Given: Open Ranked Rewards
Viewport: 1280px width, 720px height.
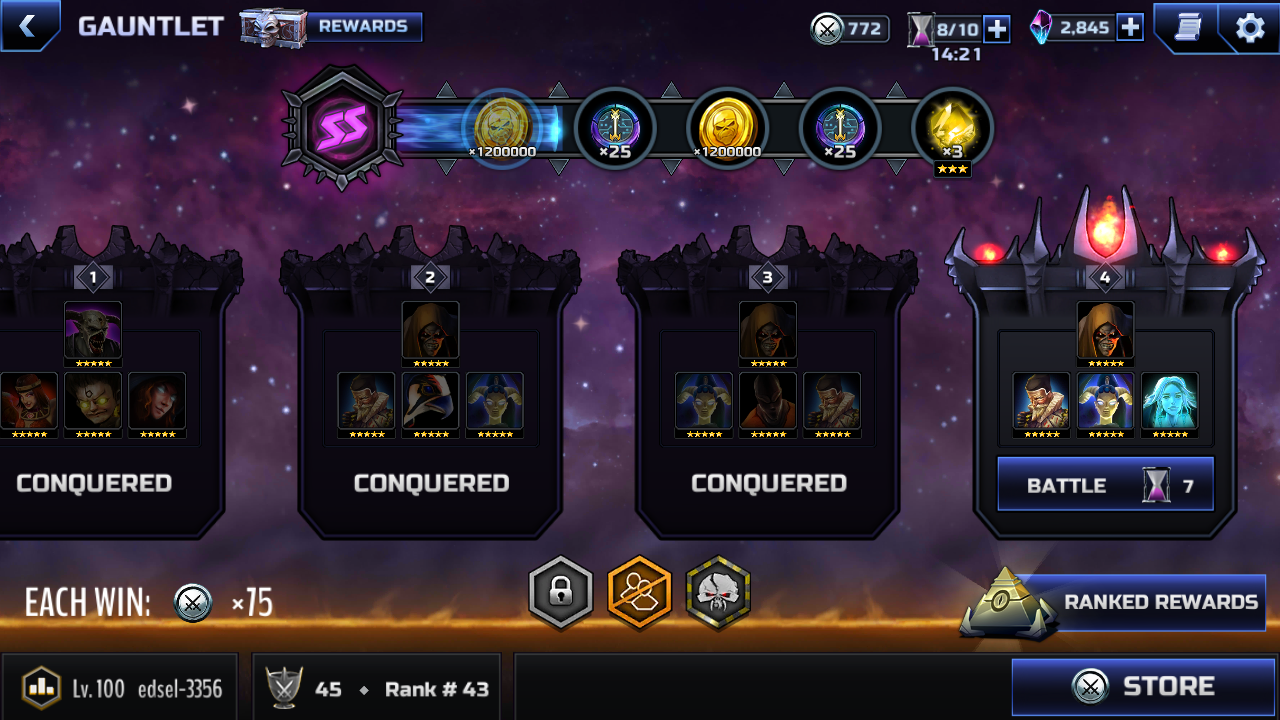Looking at the screenshot, I should click(1140, 602).
